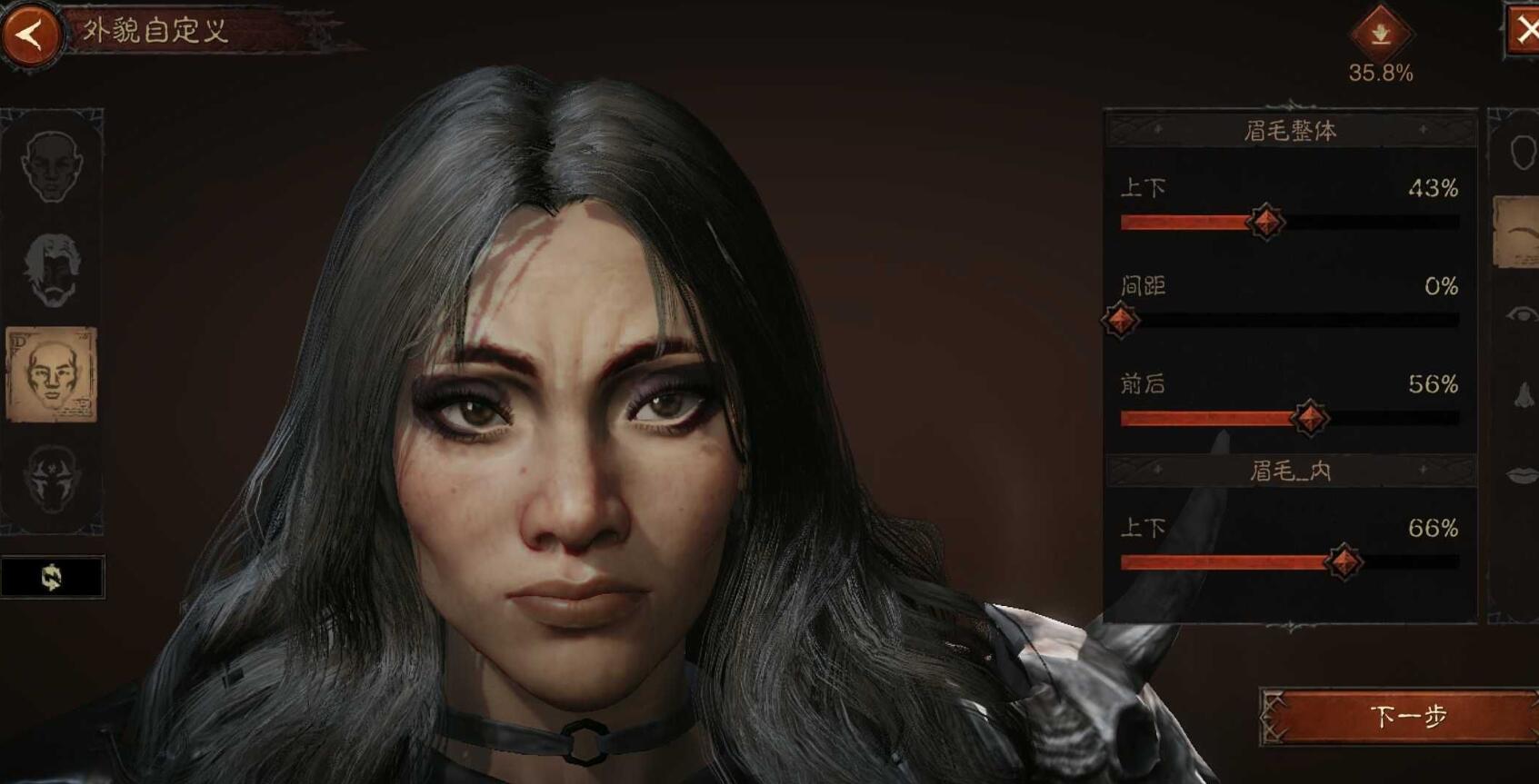The height and width of the screenshot is (784, 1539).
Task: Choose the face paint markings tab
Action: (52, 477)
